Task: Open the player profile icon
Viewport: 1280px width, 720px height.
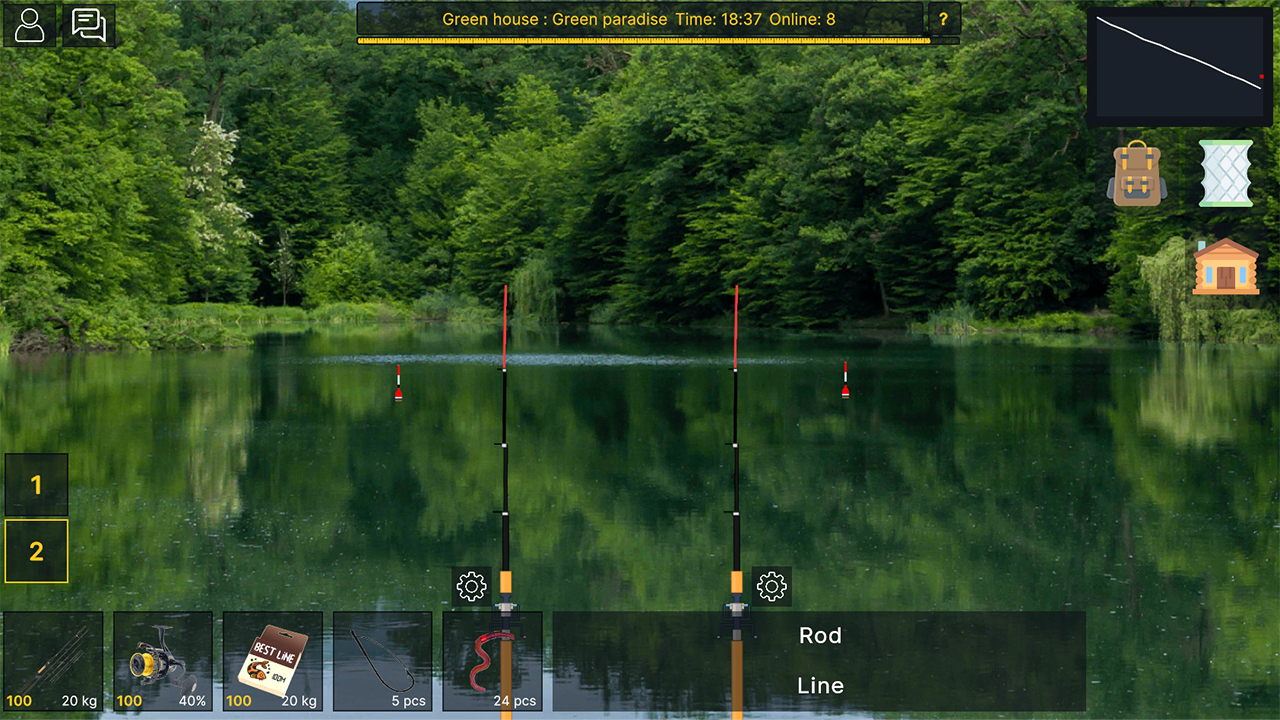Action: click(29, 25)
